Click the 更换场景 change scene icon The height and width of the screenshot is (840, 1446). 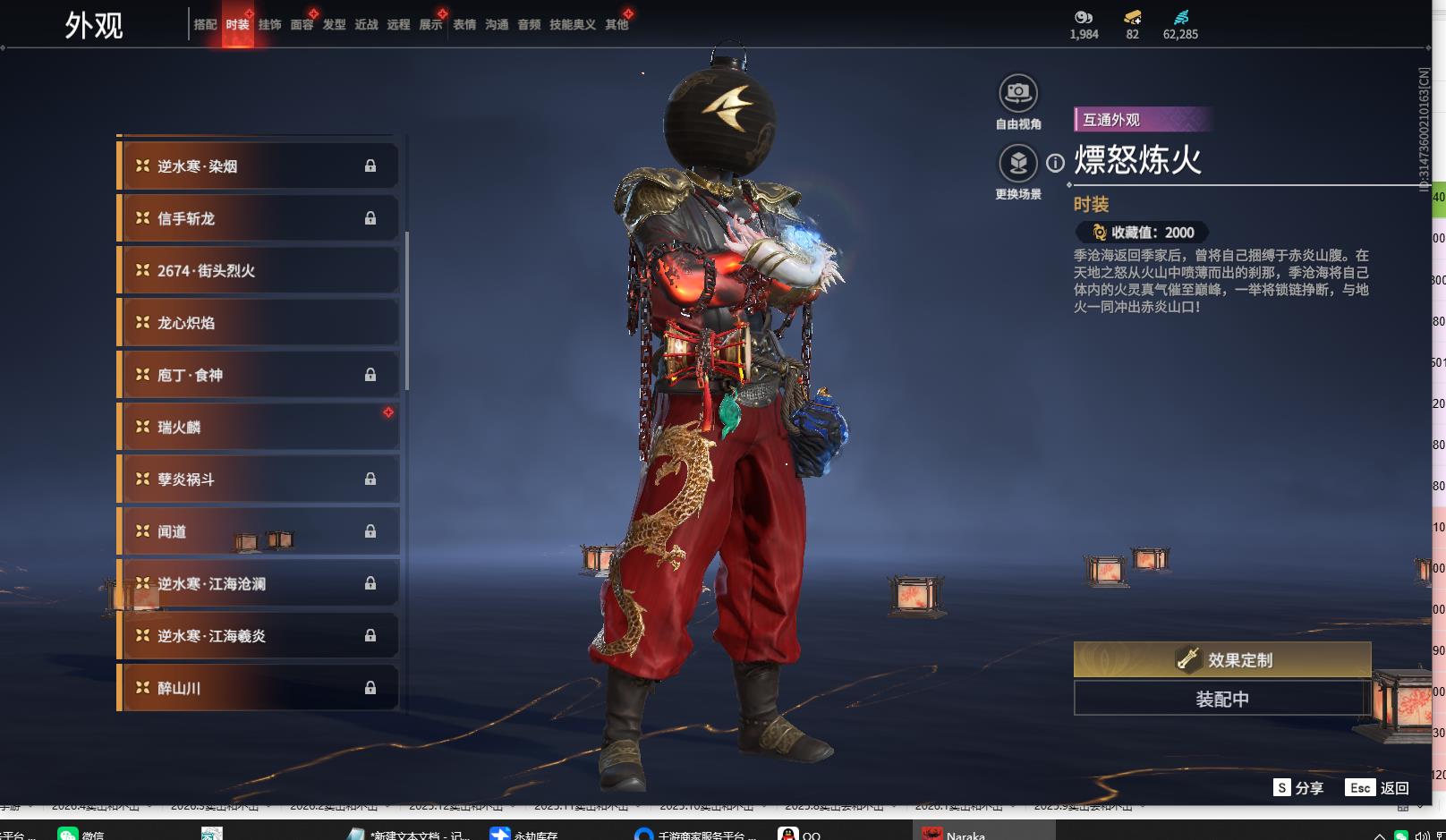point(1018,163)
